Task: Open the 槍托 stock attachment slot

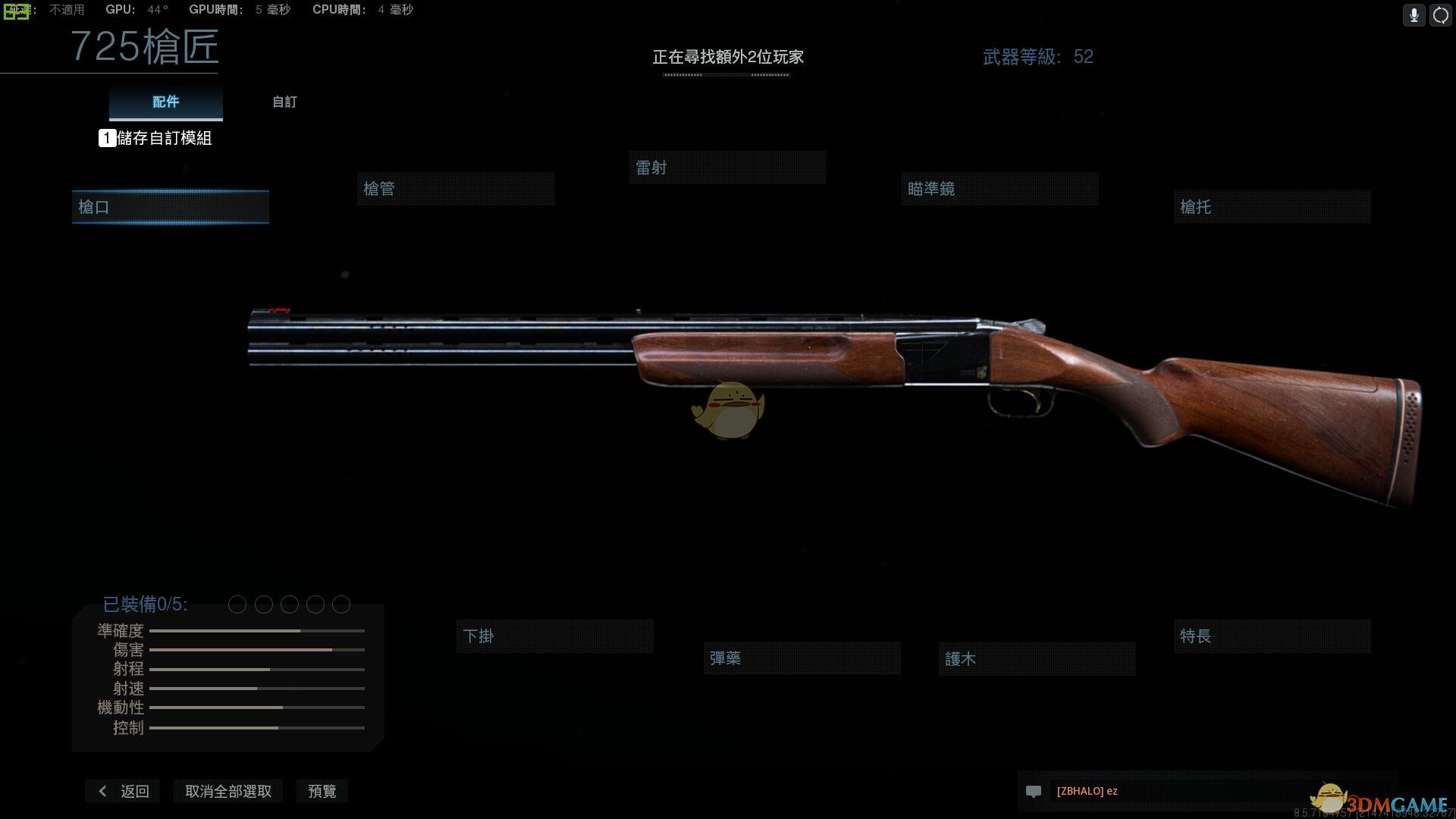Action: (1272, 207)
